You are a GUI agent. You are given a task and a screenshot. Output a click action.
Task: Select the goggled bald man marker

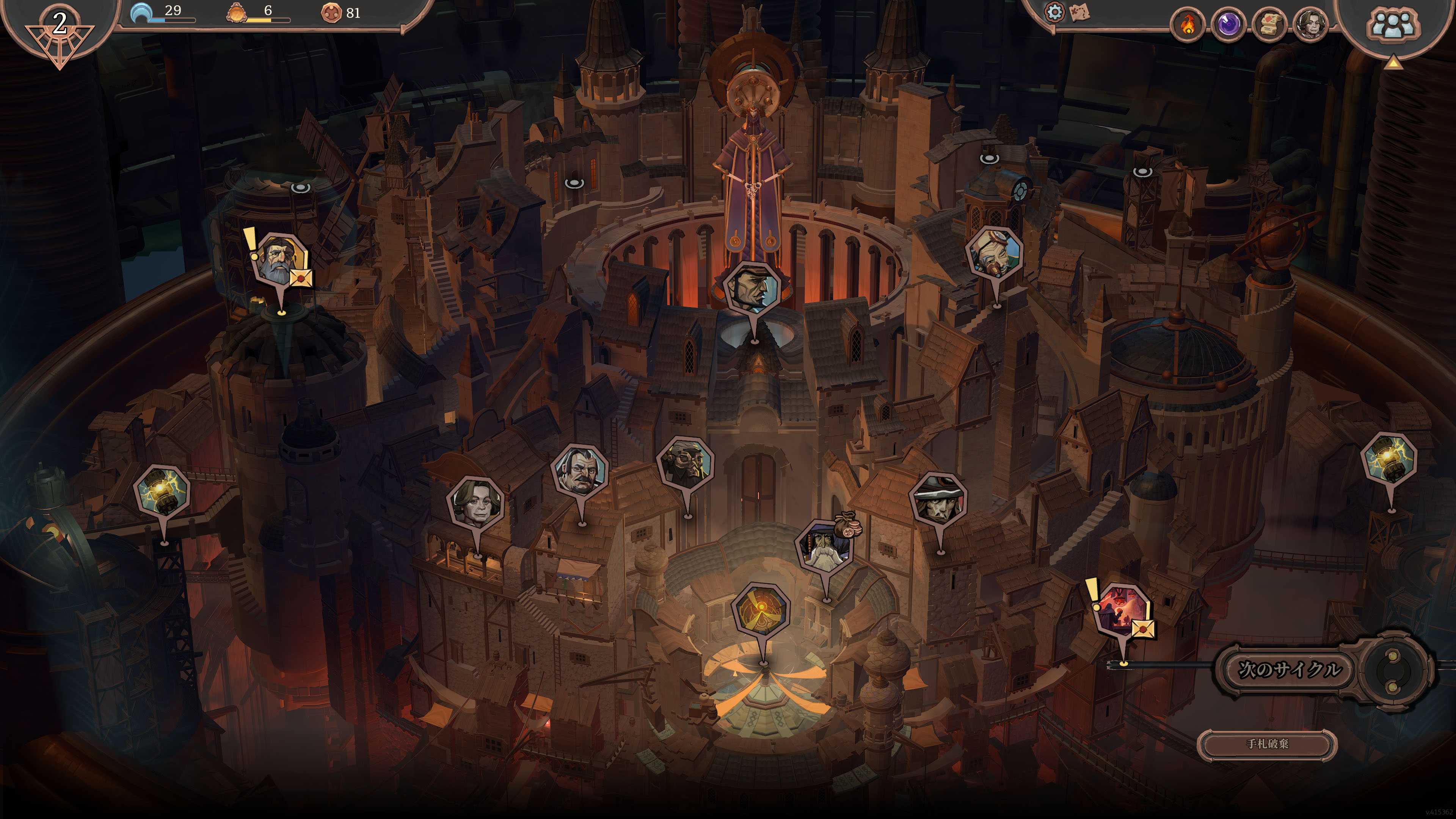(995, 253)
